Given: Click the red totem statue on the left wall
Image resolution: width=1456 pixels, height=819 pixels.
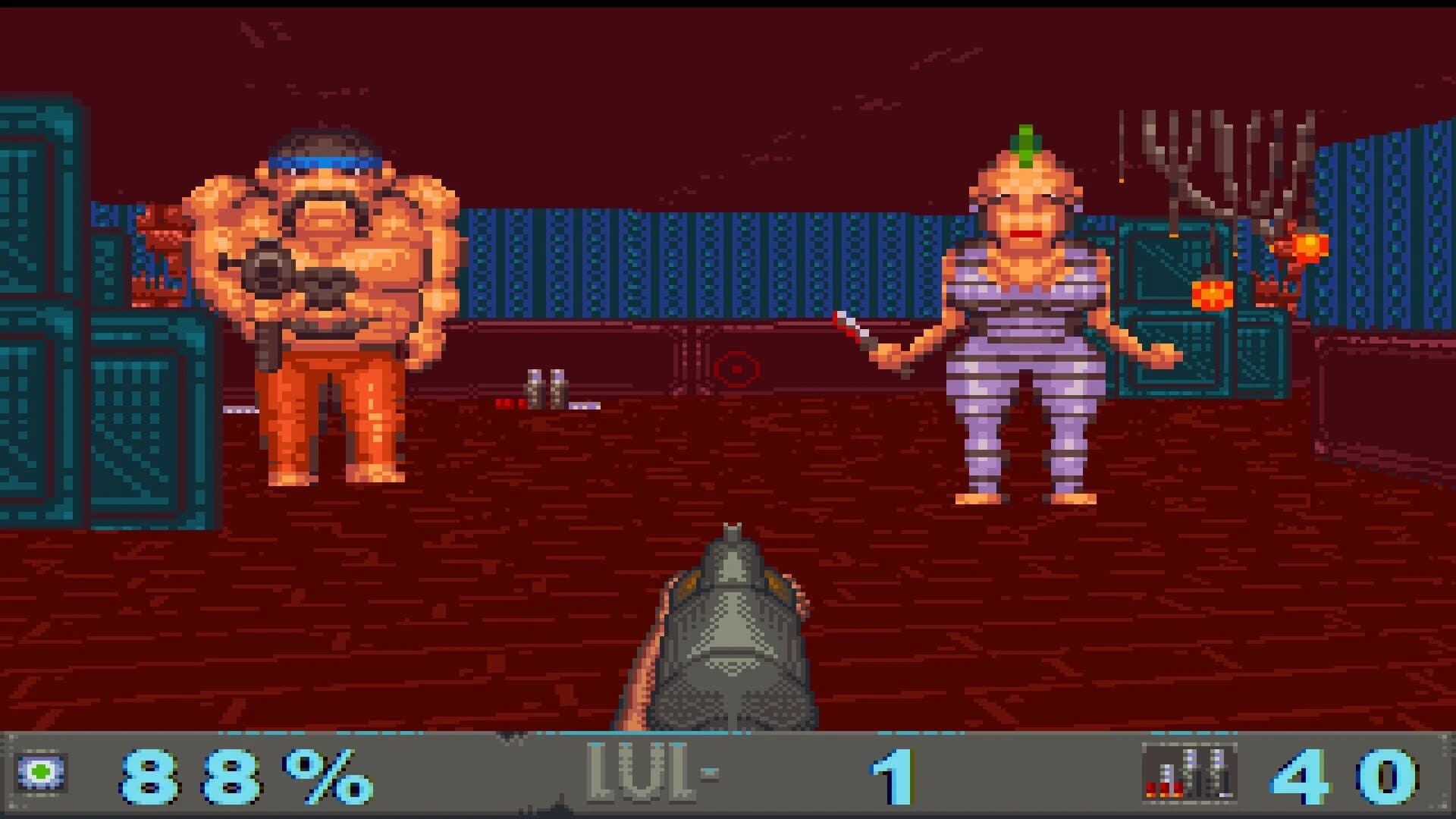Looking at the screenshot, I should click(163, 250).
